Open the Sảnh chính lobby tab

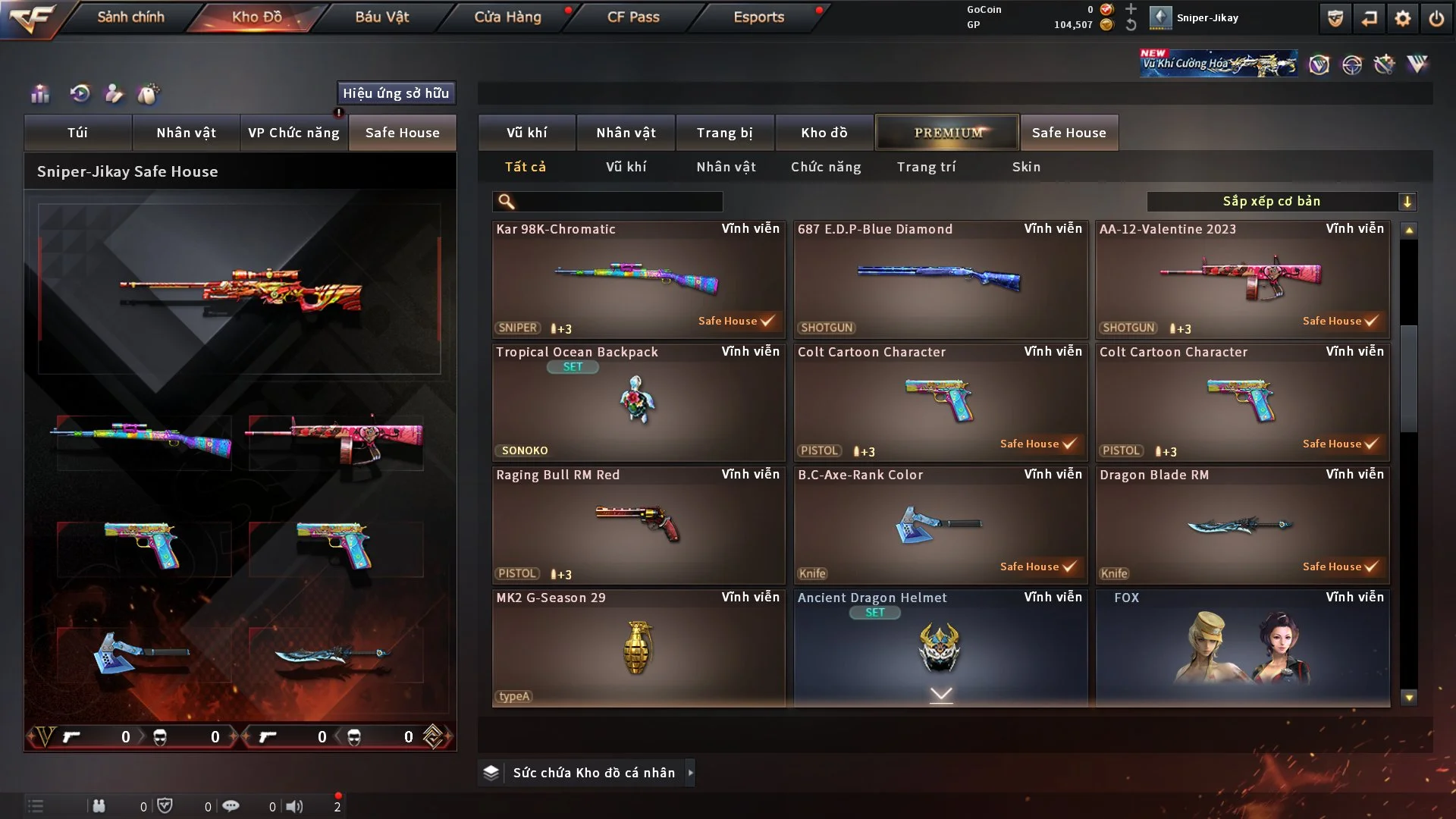pos(130,17)
